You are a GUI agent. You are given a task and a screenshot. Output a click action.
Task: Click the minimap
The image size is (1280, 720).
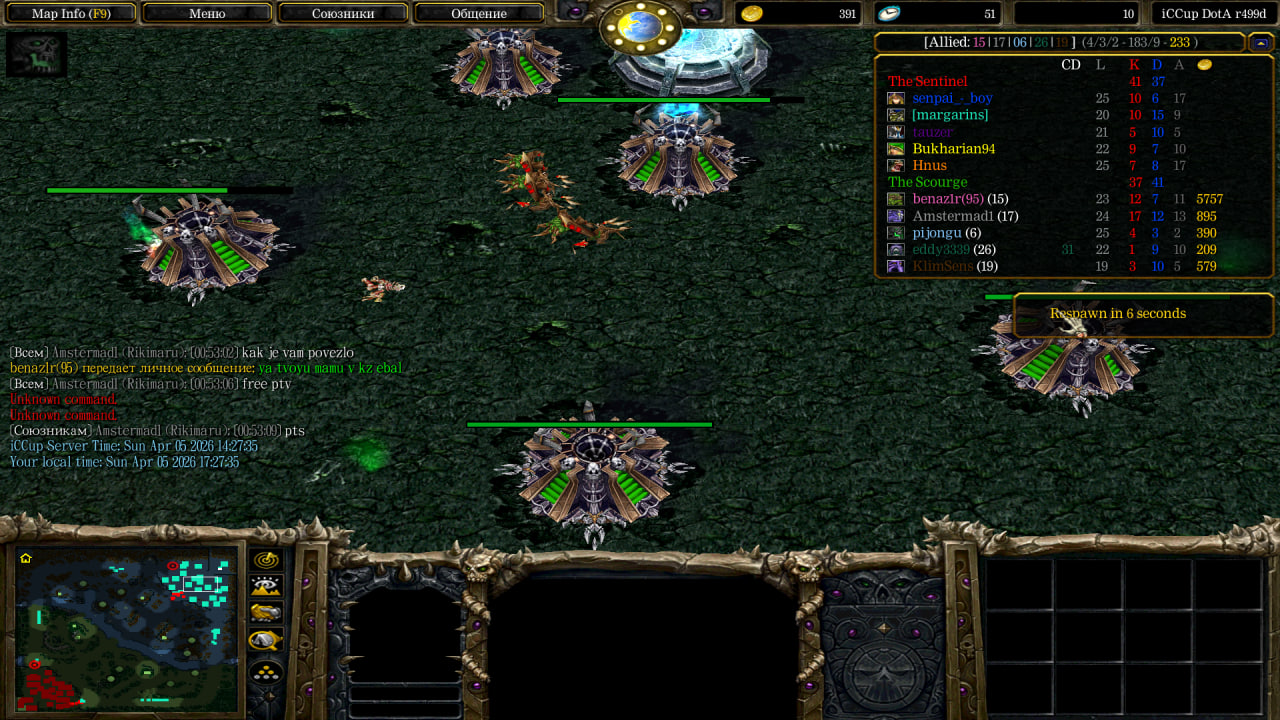click(x=127, y=628)
